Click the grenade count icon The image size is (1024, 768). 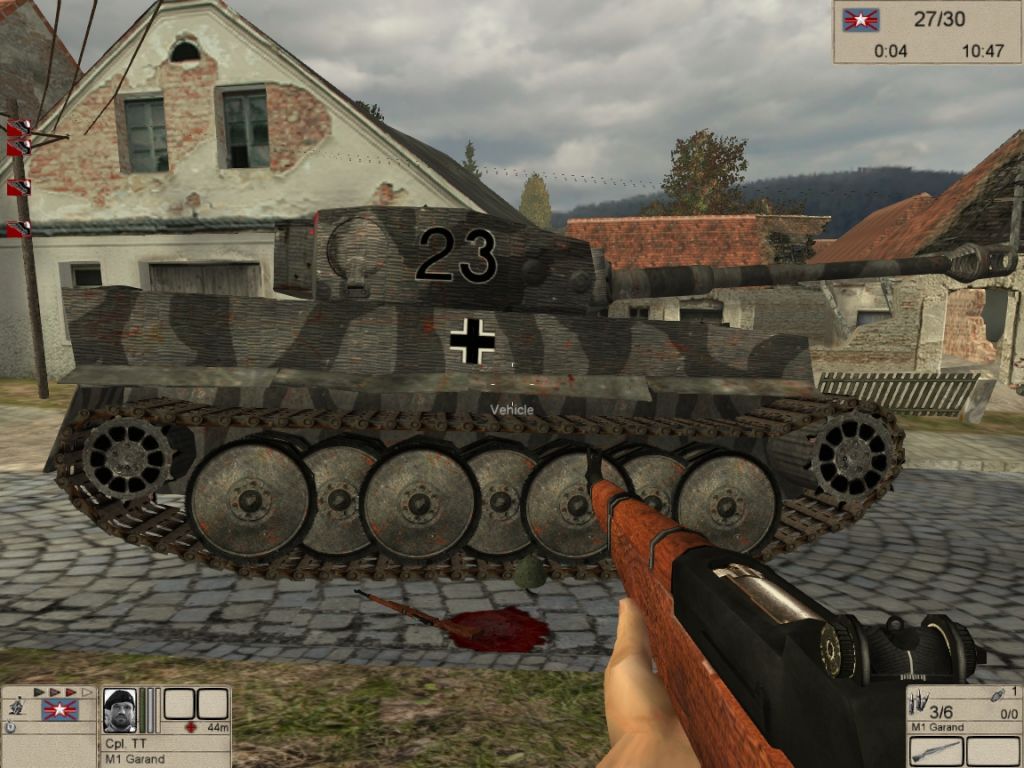[x=999, y=695]
